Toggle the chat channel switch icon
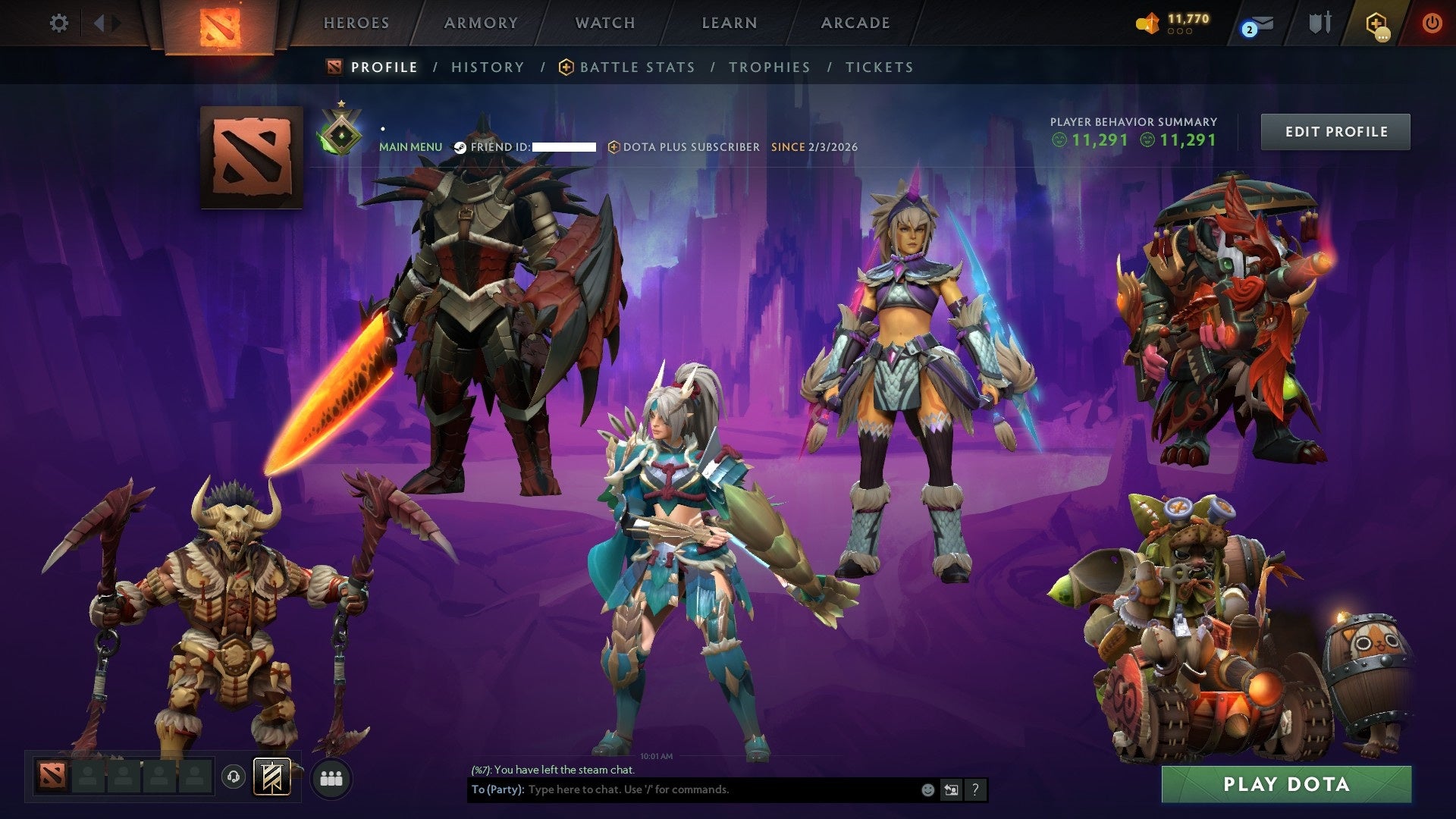The image size is (1456, 819). click(x=952, y=790)
